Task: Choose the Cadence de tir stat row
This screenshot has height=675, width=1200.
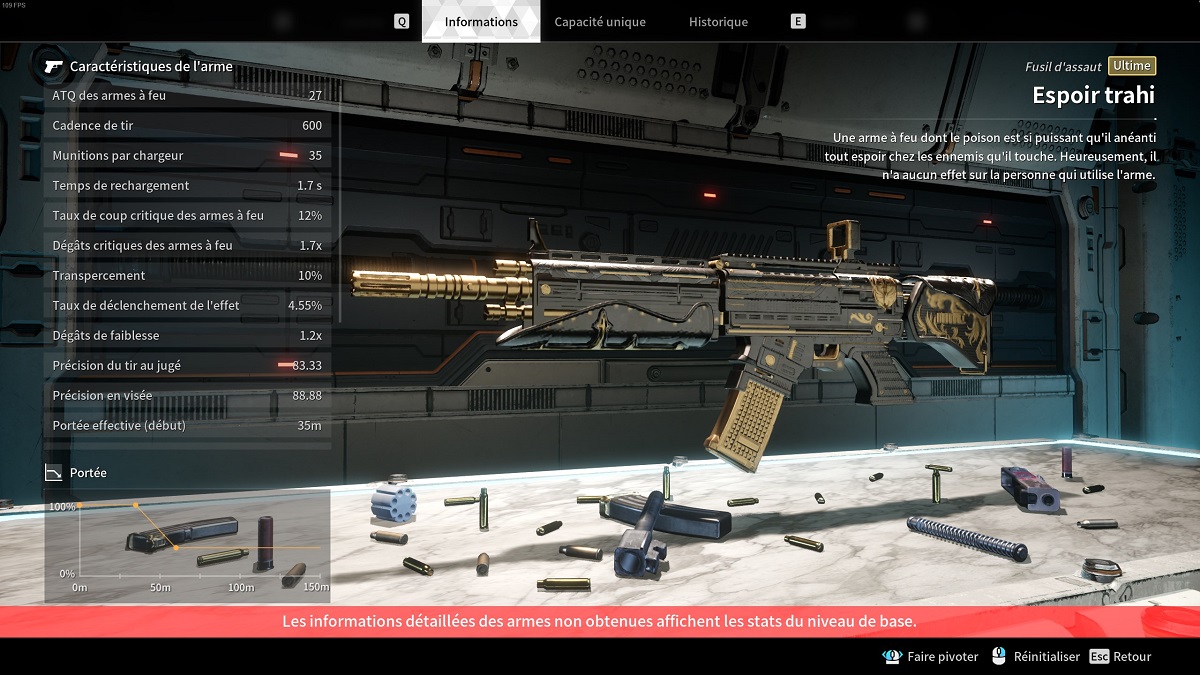Action: [x=187, y=125]
